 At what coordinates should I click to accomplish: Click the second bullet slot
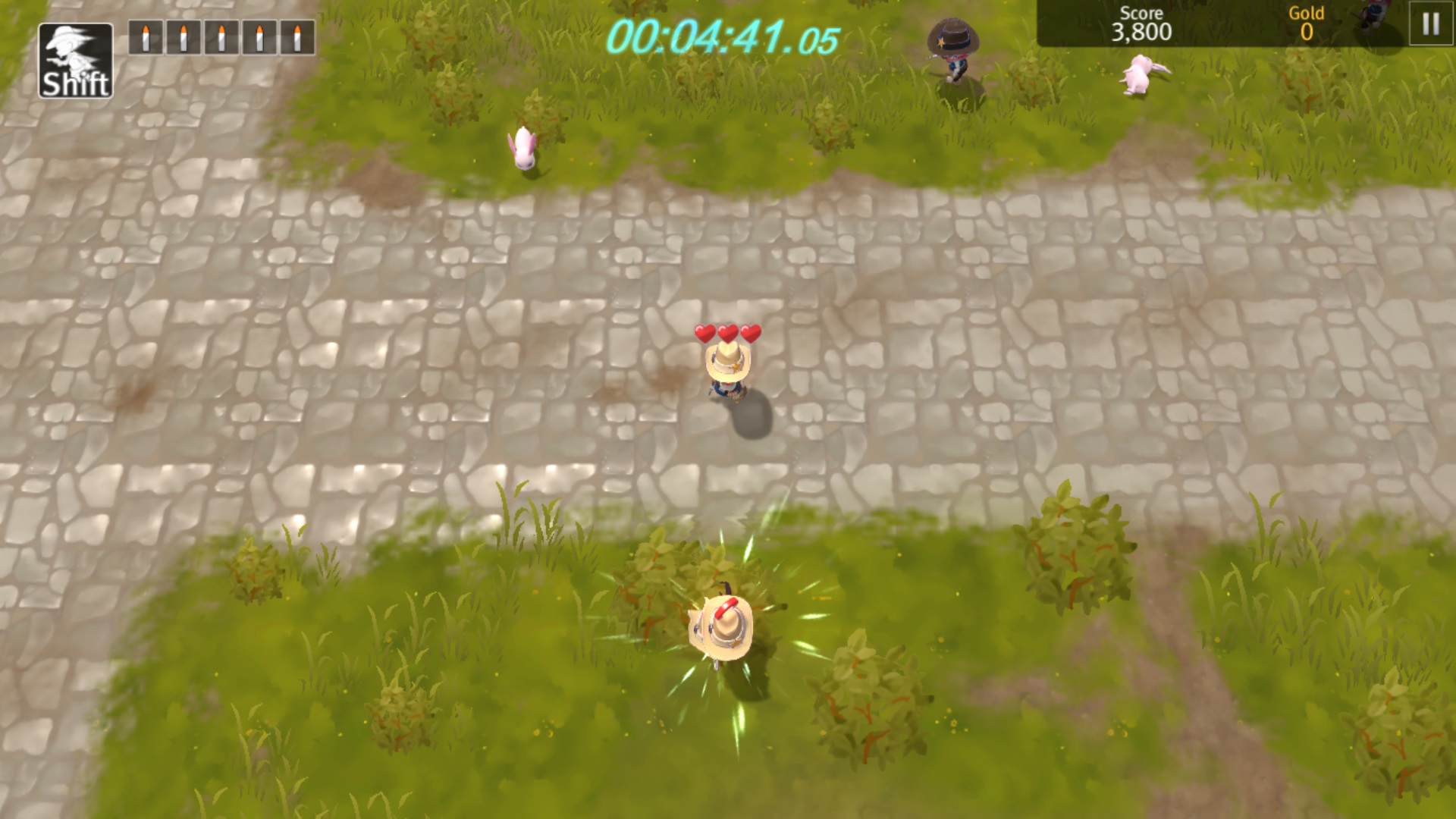(x=183, y=36)
